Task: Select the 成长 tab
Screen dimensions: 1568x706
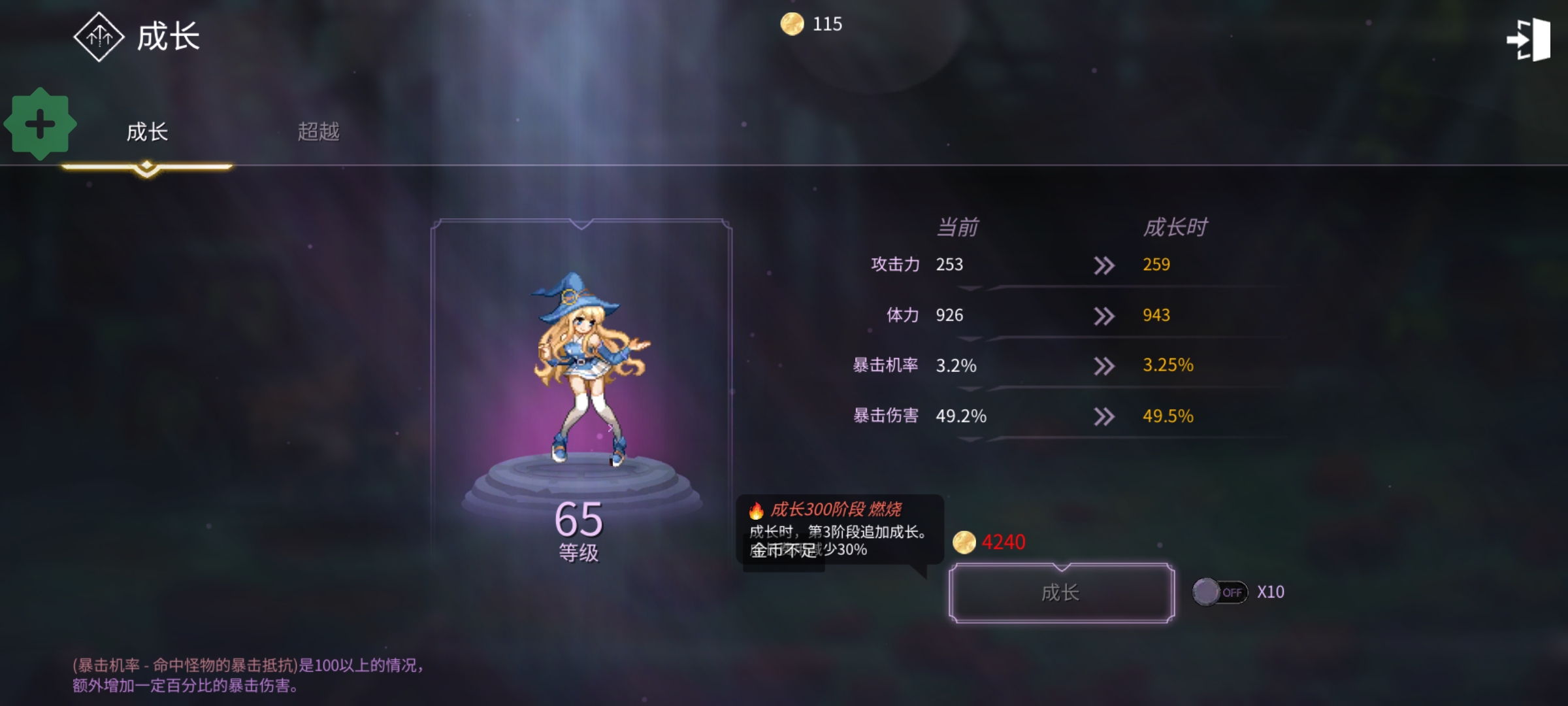Action: point(148,131)
